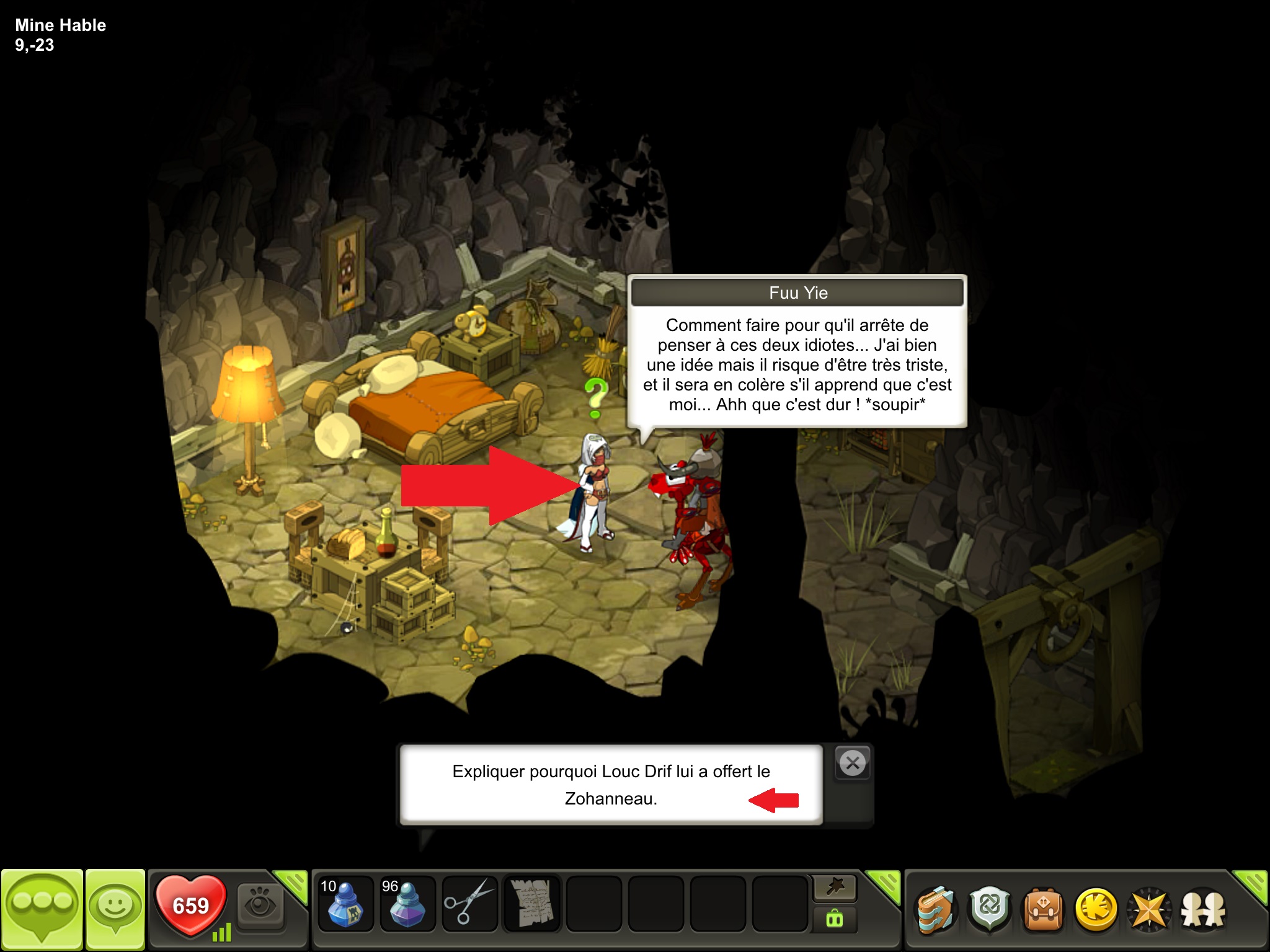This screenshot has width=1270, height=952.
Task: Open the smiley emote menu
Action: point(115,909)
